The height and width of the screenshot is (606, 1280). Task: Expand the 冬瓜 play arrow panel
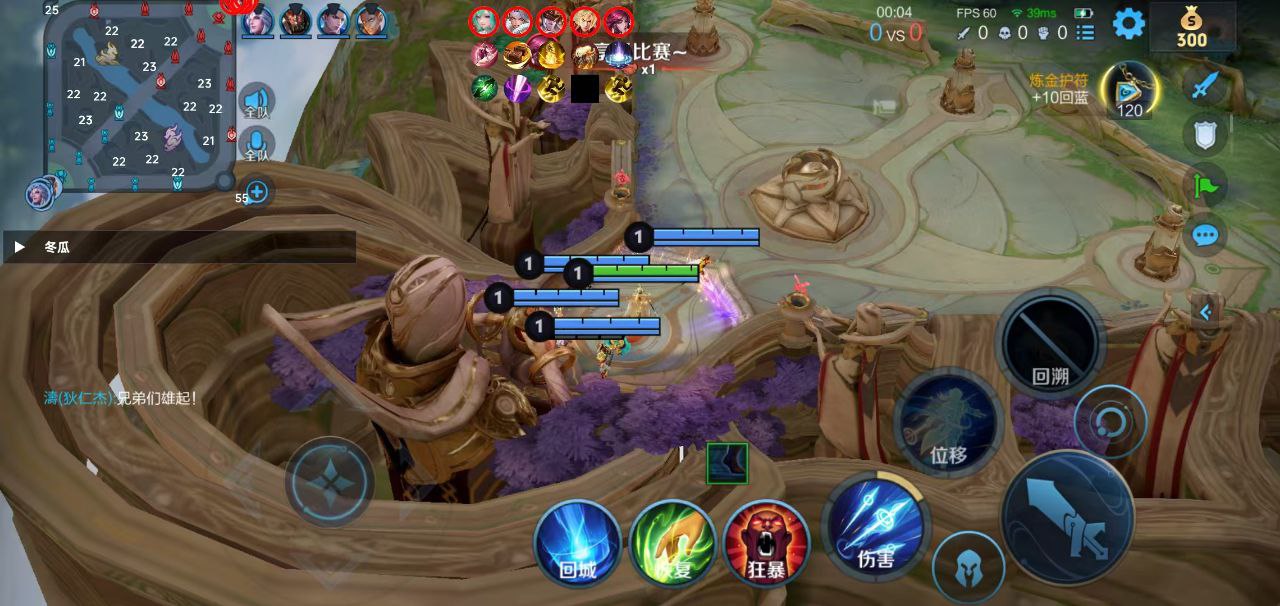coord(19,246)
